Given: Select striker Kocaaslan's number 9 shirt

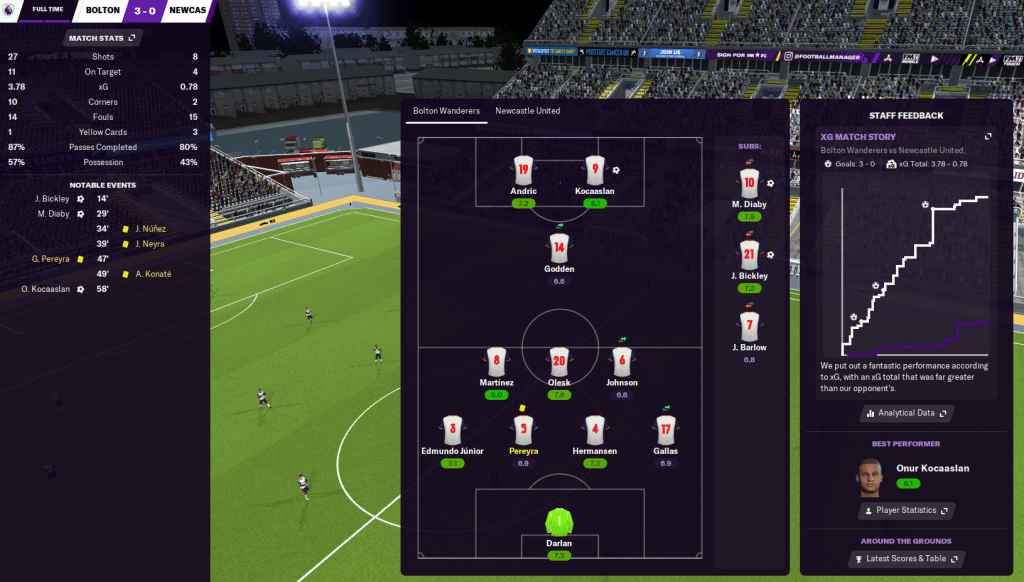Looking at the screenshot, I should [595, 169].
